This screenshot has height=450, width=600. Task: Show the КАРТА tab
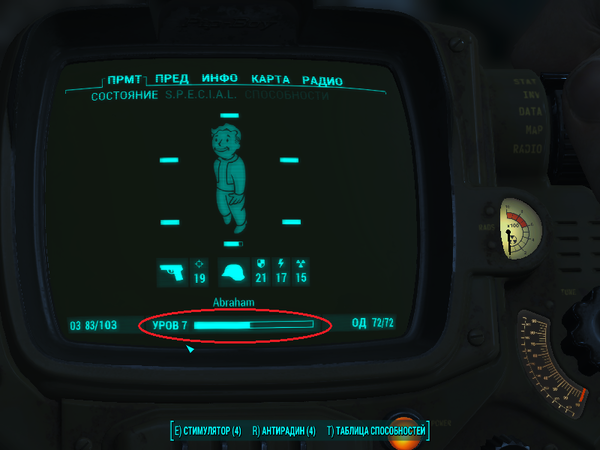(270, 80)
